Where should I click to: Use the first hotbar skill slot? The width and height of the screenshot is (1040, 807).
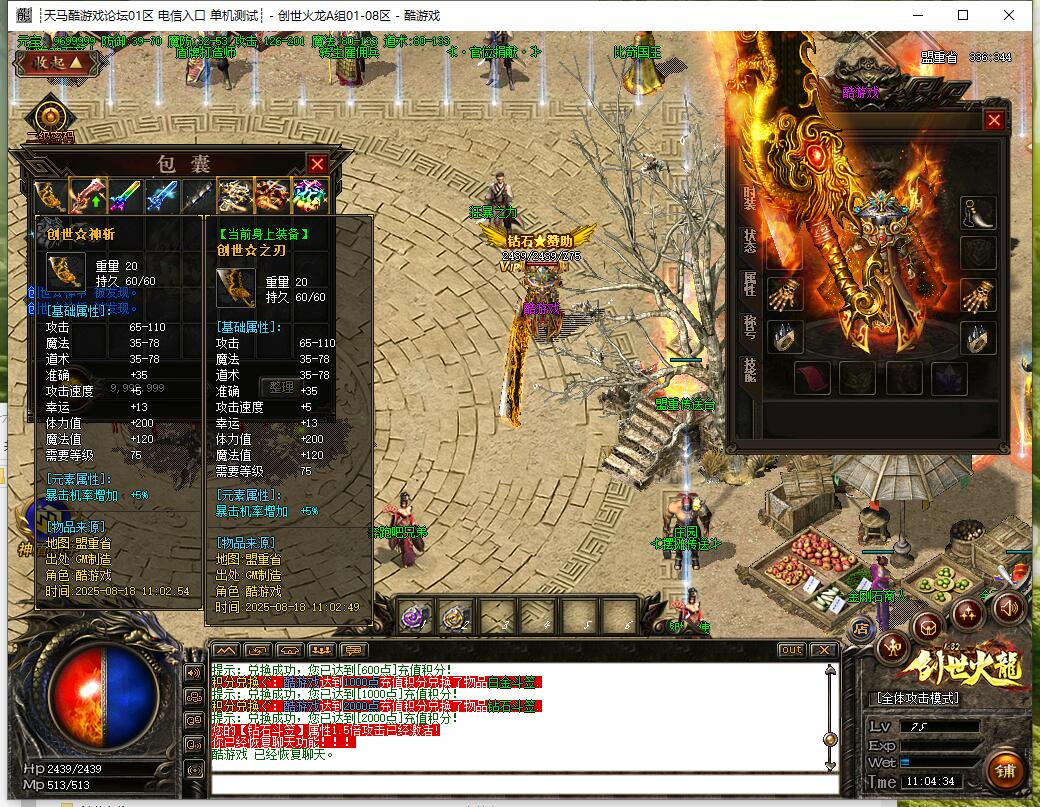coord(415,616)
